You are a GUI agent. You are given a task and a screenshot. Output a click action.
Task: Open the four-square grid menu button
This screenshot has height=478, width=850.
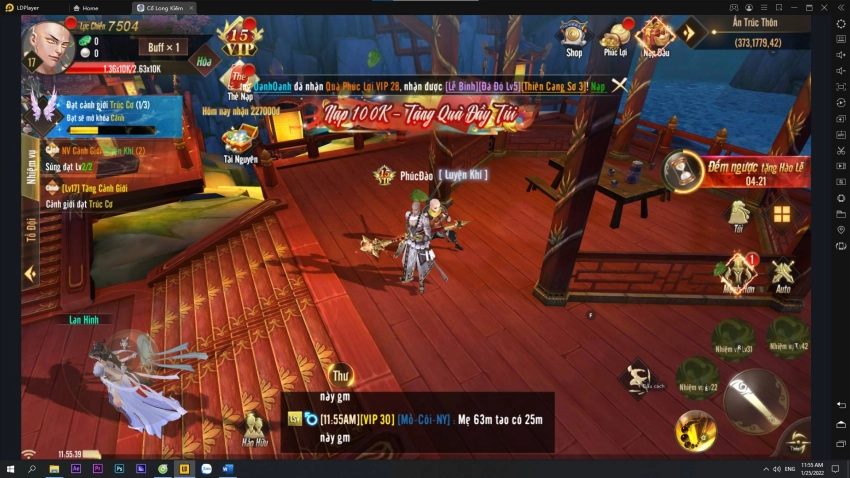(781, 214)
